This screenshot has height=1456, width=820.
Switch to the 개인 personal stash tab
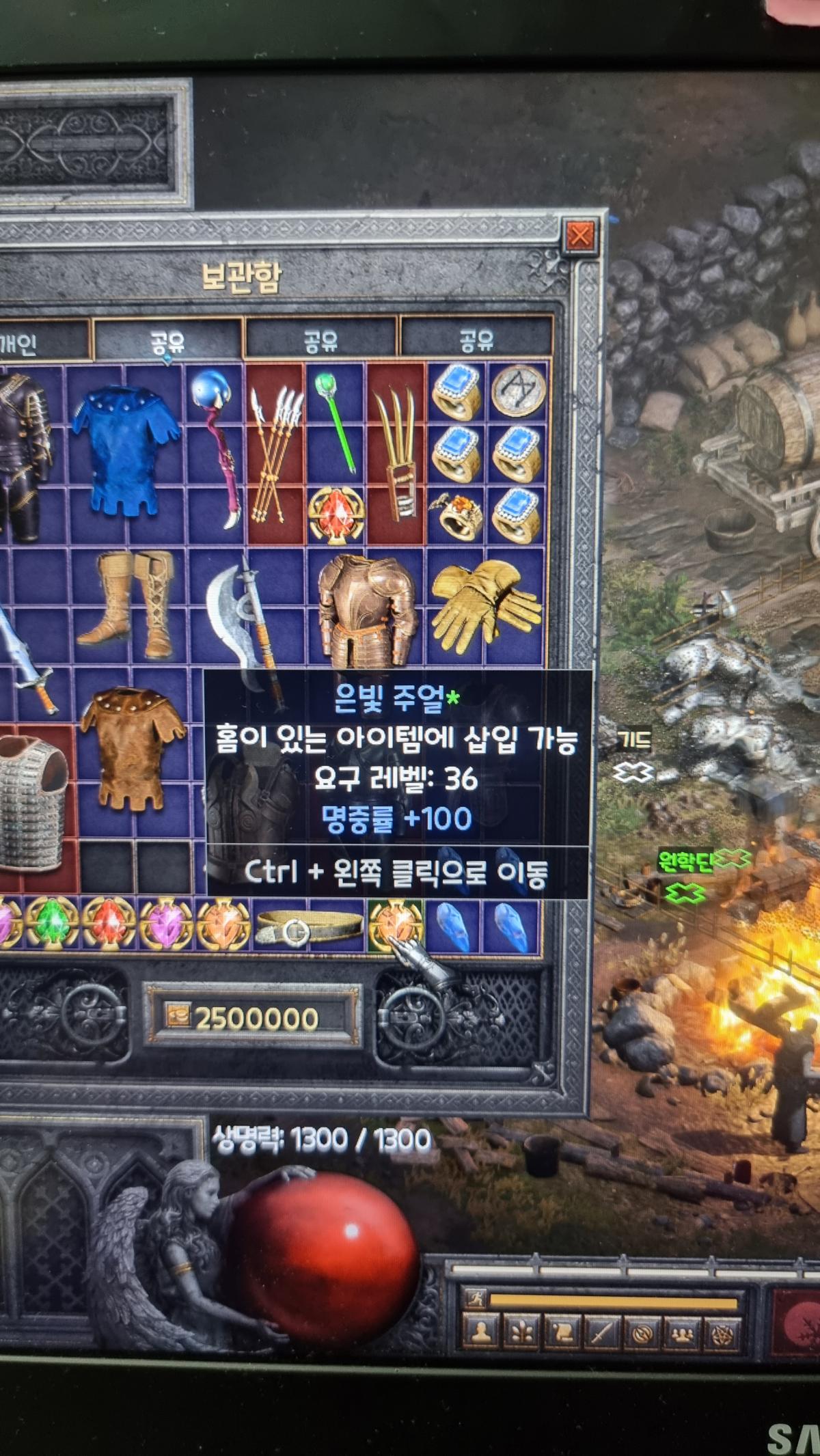pyautogui.click(x=27, y=341)
